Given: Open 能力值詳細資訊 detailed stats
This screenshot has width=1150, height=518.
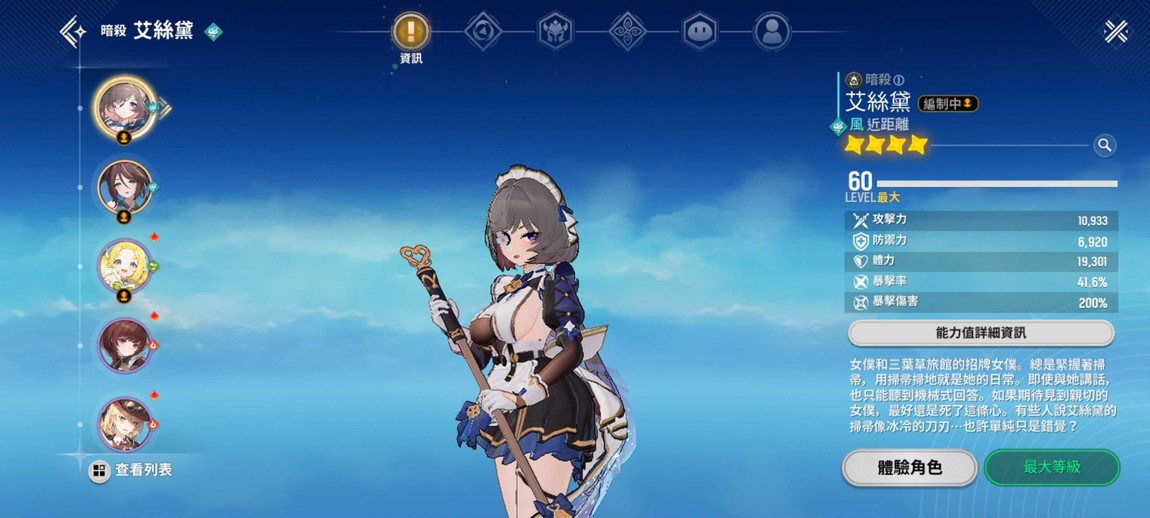Looking at the screenshot, I should click(x=980, y=332).
